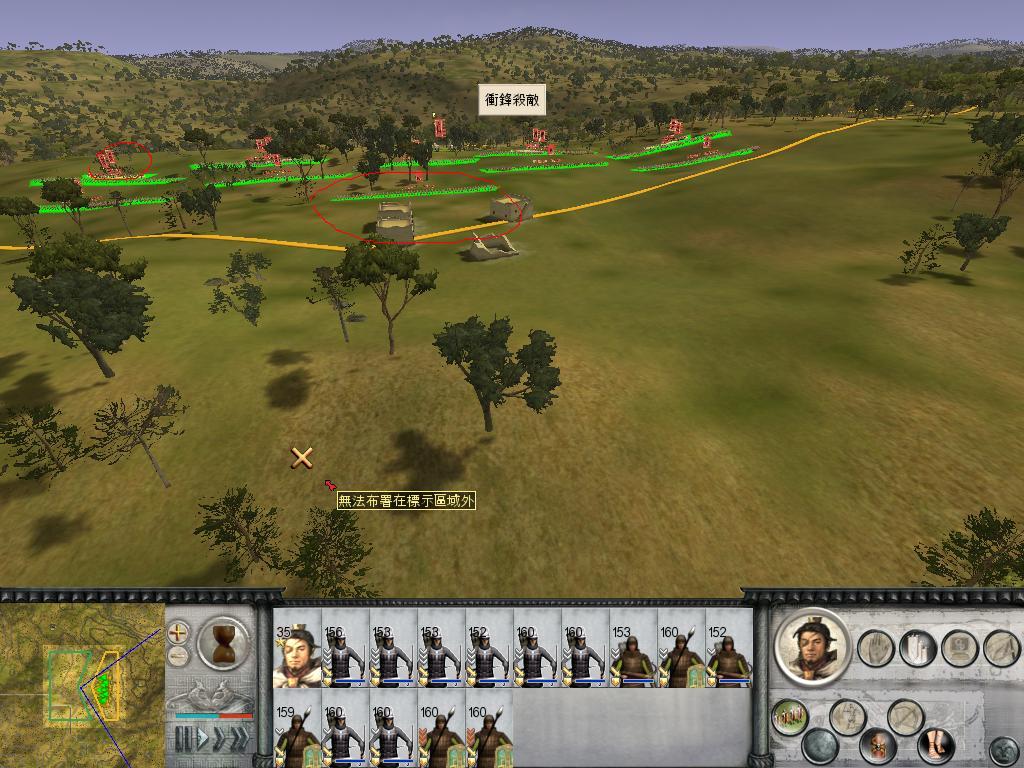Click the bow fire-at-will icon

[905, 716]
